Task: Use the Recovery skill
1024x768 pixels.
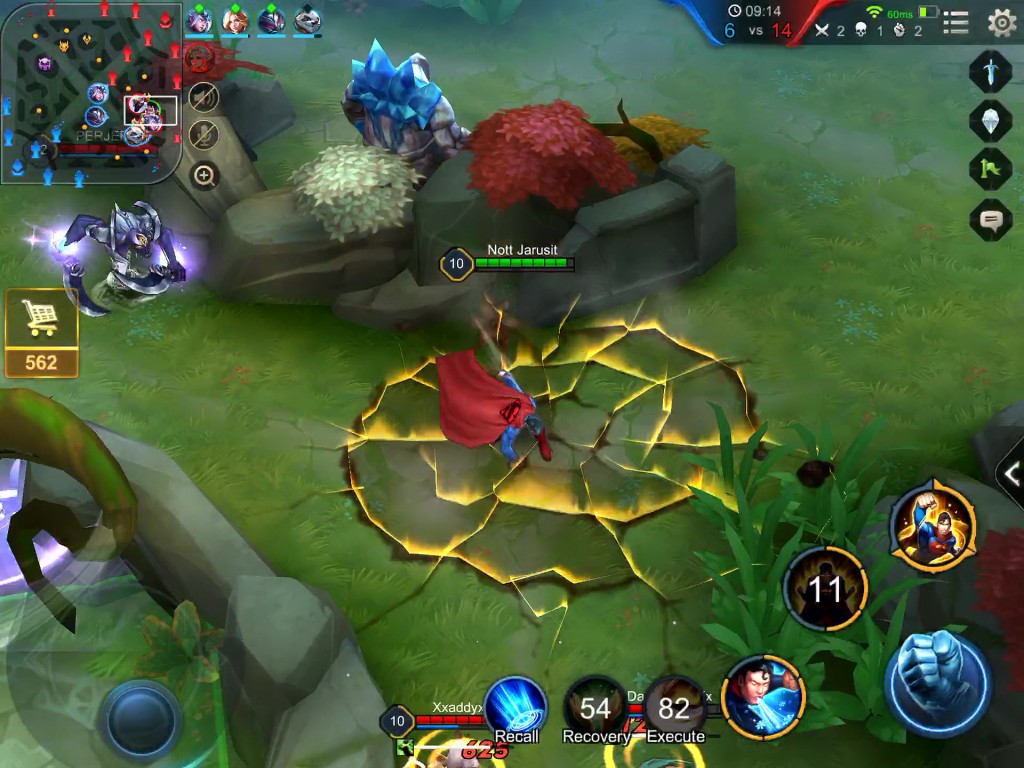Action: pyautogui.click(x=595, y=708)
